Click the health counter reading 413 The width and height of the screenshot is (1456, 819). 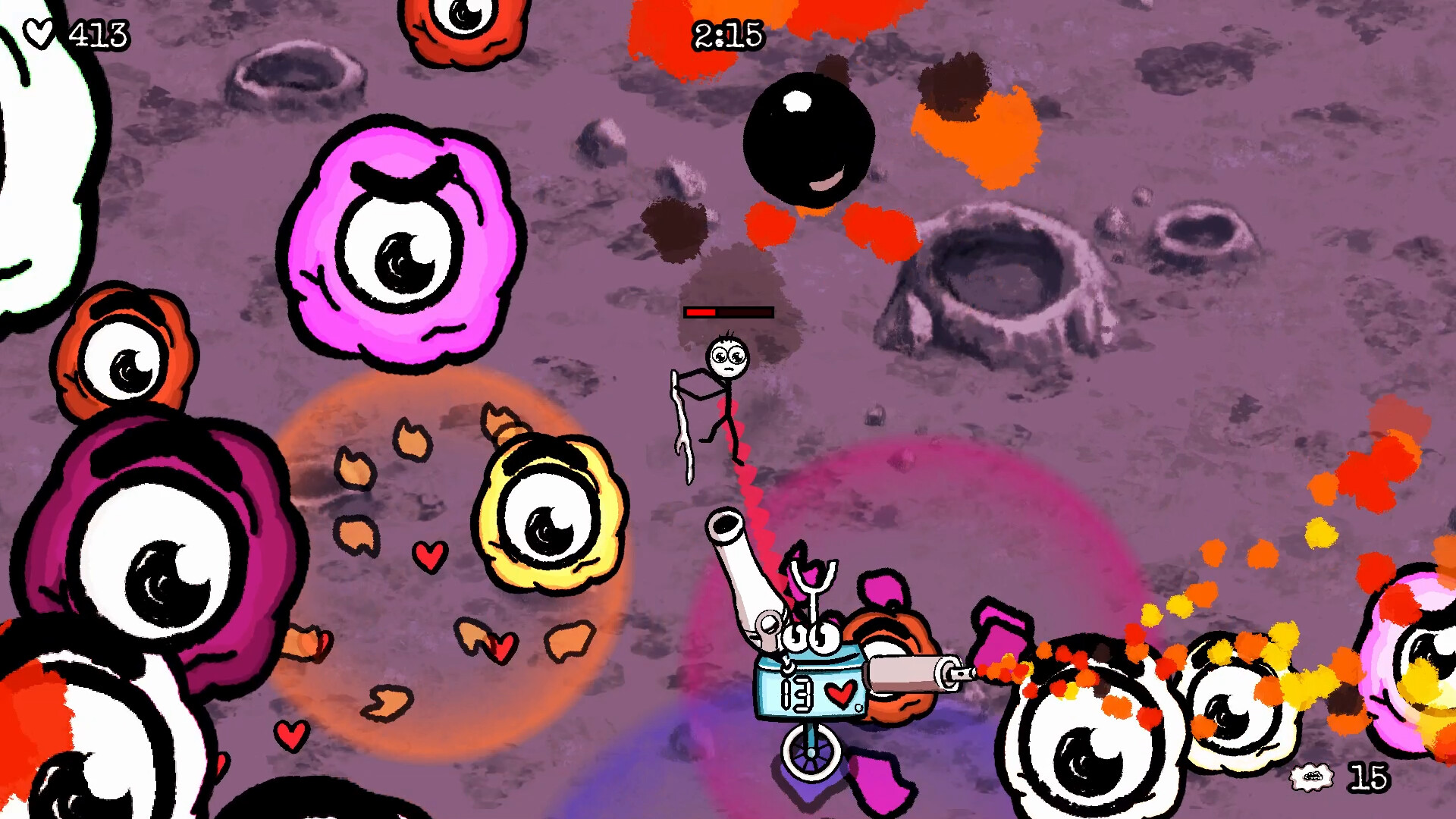(99, 34)
